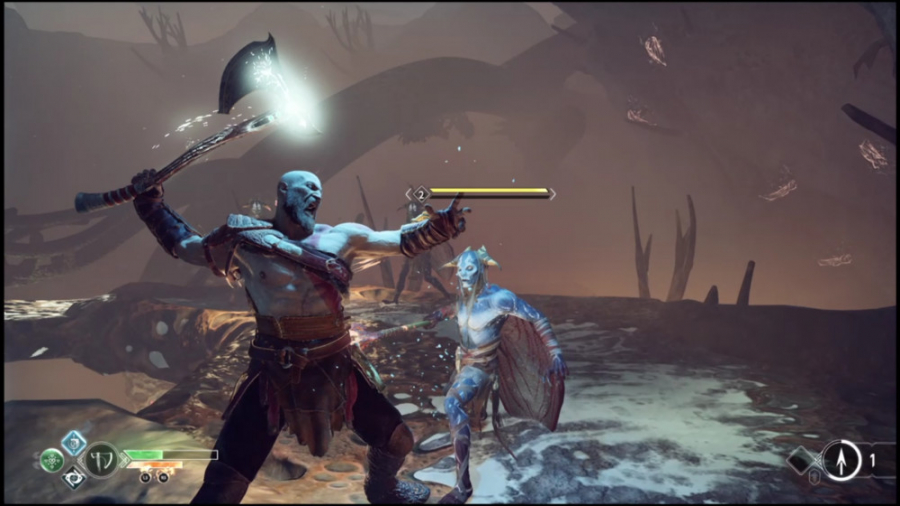
Task: Activate the green heart relic icon
Action: (x=52, y=461)
